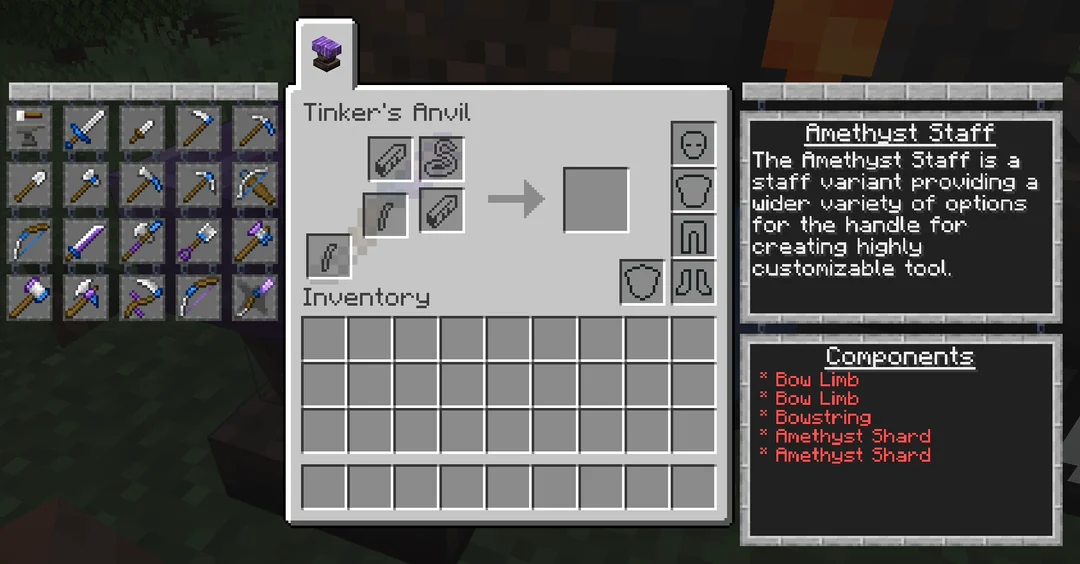This screenshot has width=1080, height=564.
Task: Click the empty tool output slot
Action: pyautogui.click(x=596, y=200)
